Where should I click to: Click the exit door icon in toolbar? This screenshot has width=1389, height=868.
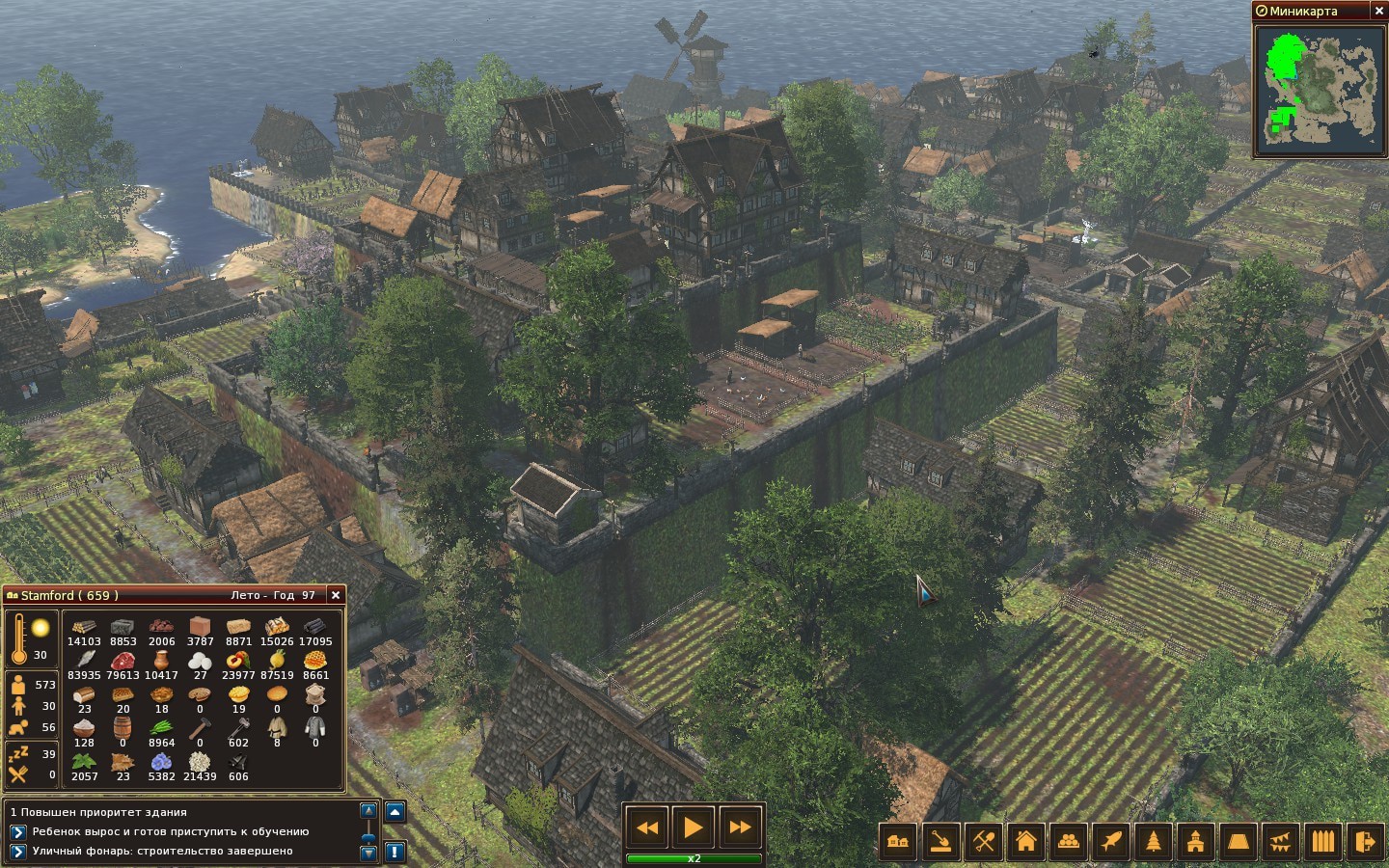pos(1366,842)
